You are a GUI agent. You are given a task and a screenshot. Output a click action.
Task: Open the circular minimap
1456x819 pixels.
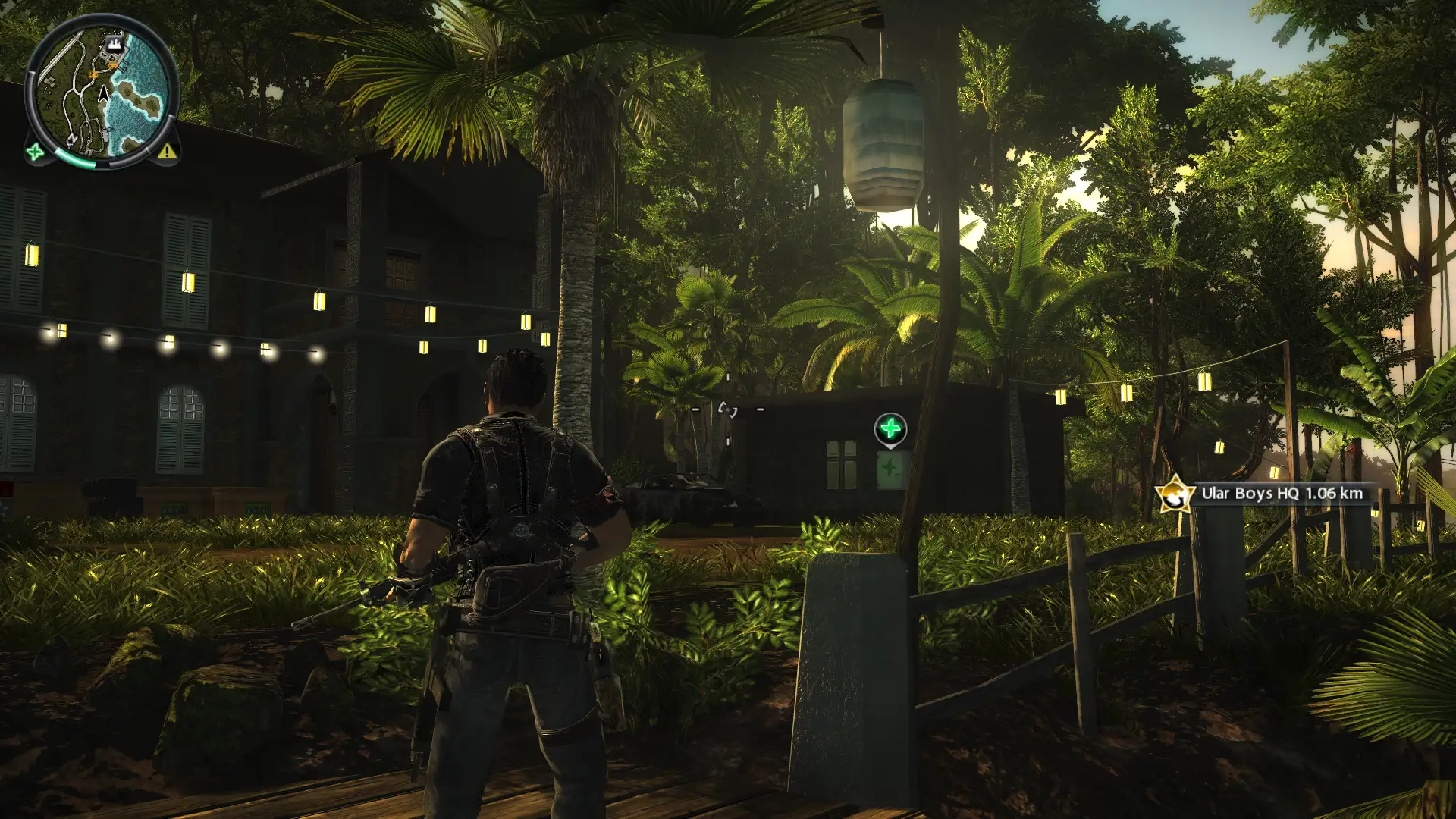pyautogui.click(x=101, y=92)
